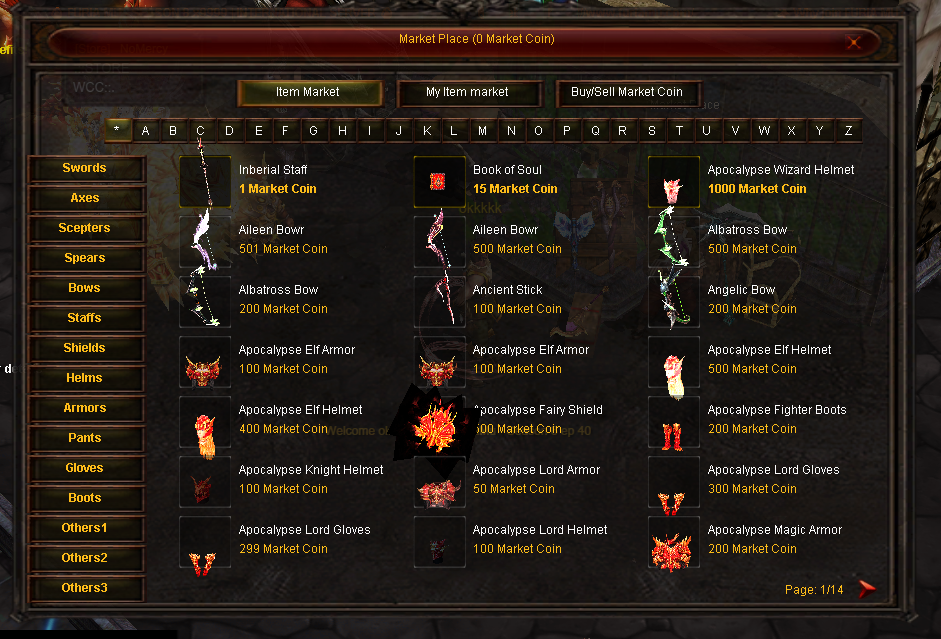Screen dimensions: 941x639
Task: Select the Apocalypse Knight Helmet listing
Action: coord(310,470)
